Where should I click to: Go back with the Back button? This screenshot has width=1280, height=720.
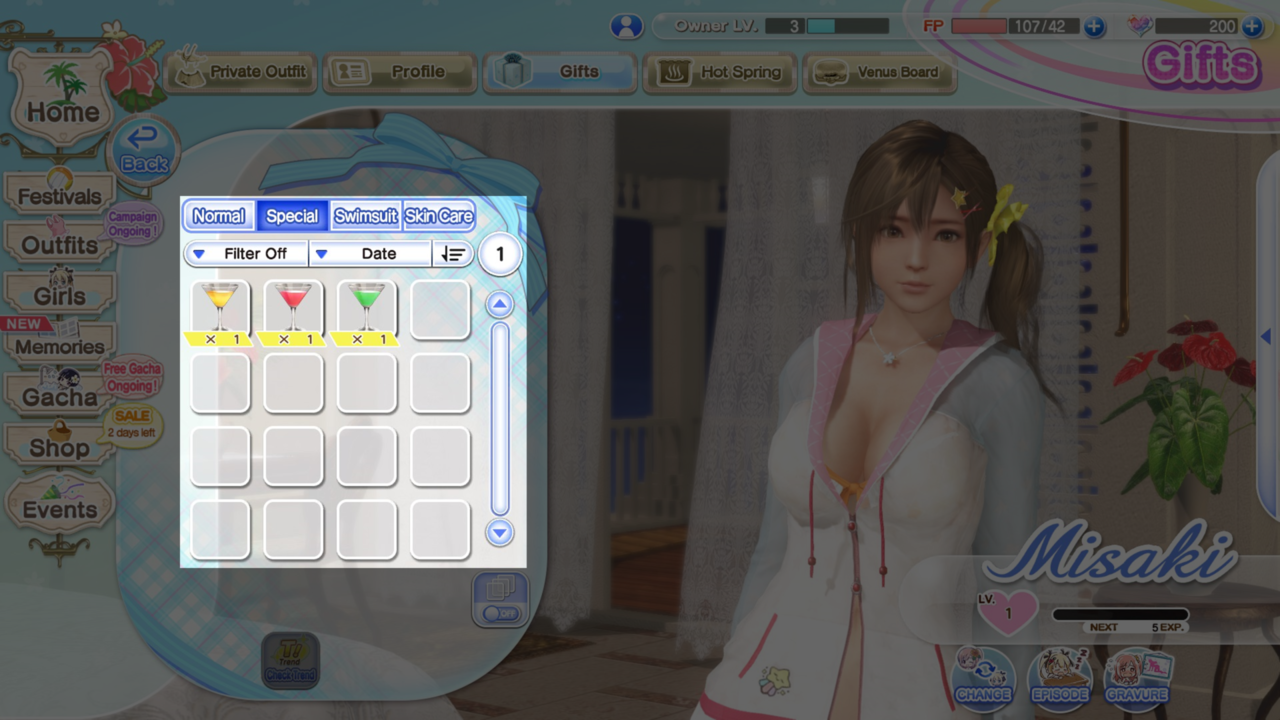coord(144,150)
